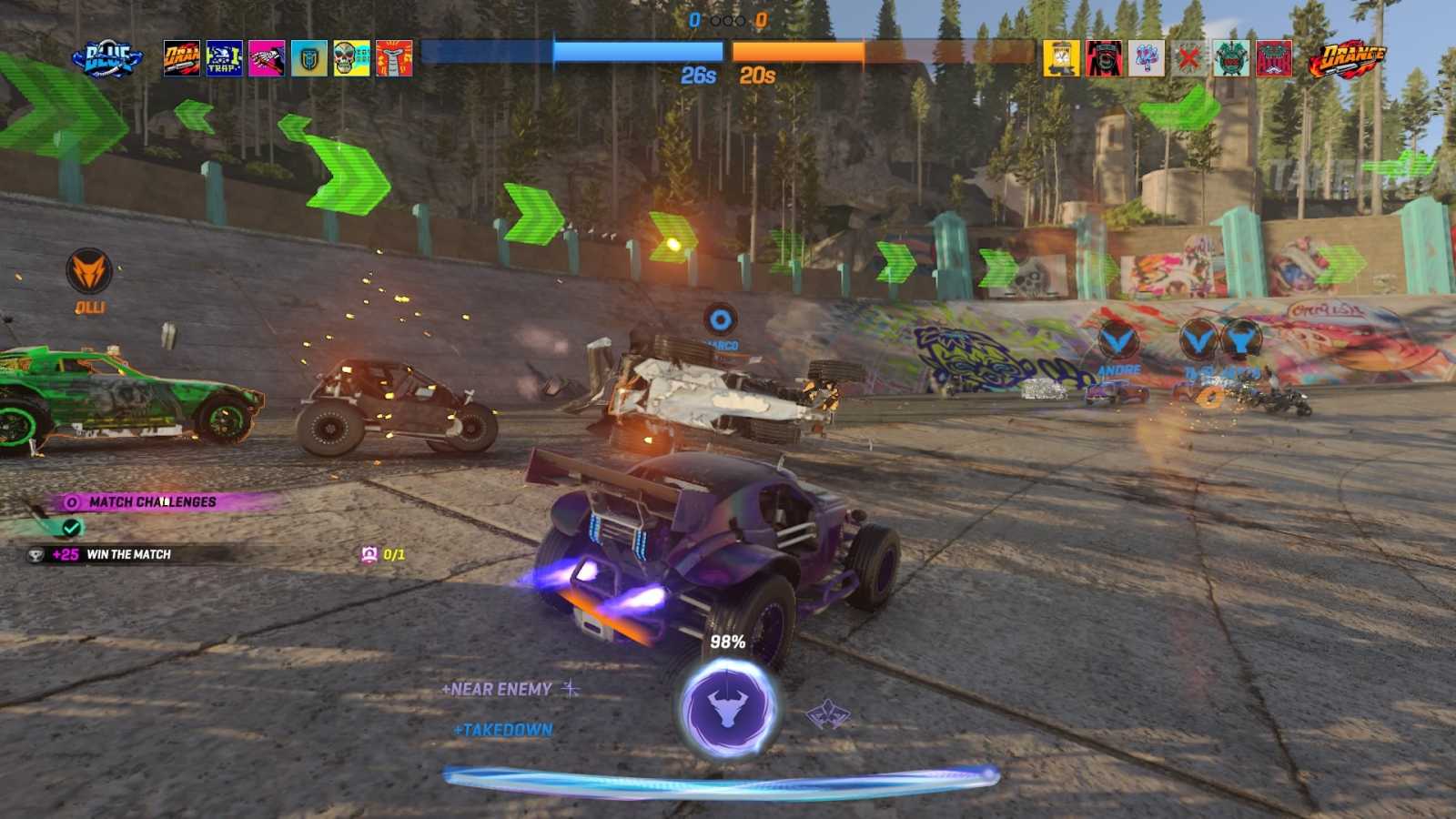The height and width of the screenshot is (819, 1456).
Task: Select Marco's blue circular player marker
Action: click(720, 319)
